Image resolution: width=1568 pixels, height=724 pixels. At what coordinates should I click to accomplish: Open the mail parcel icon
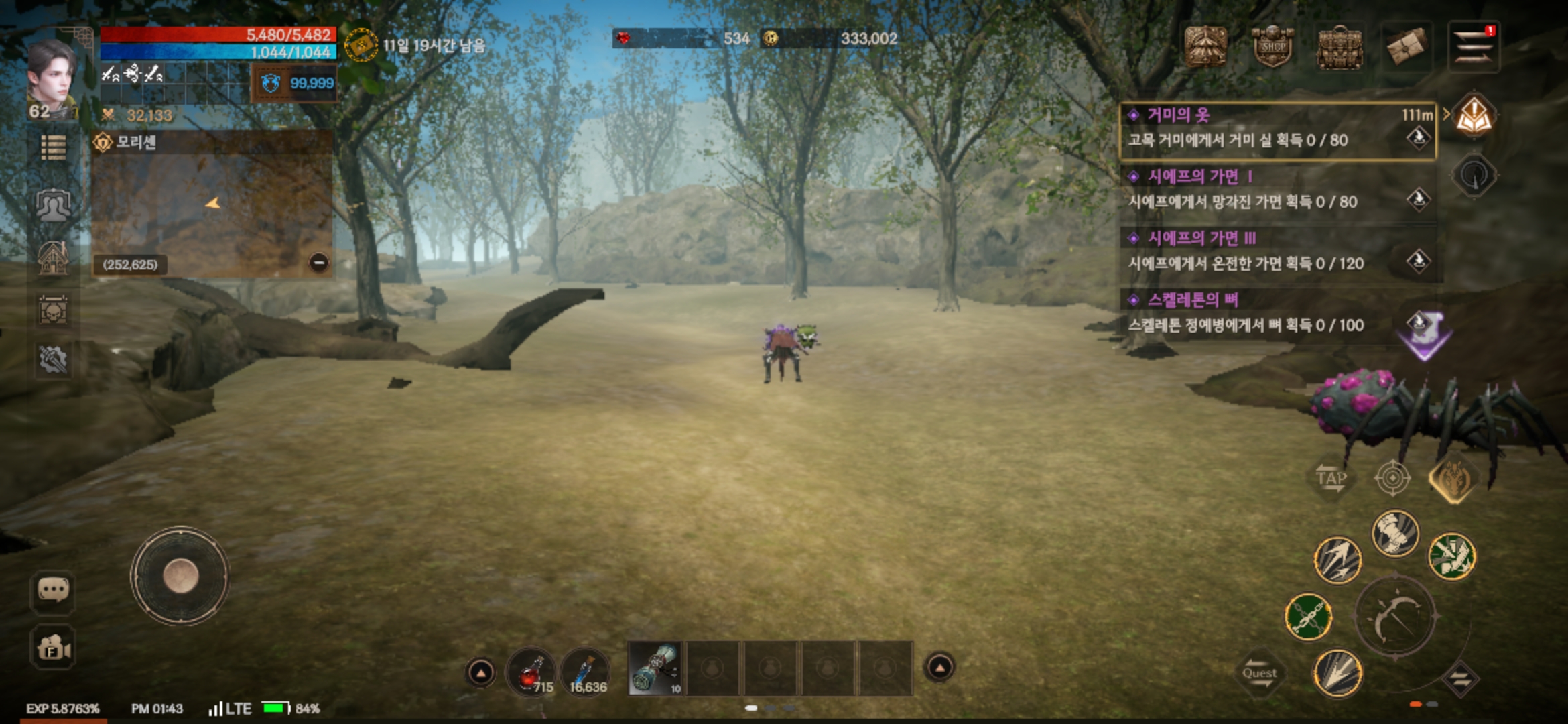pos(1406,47)
